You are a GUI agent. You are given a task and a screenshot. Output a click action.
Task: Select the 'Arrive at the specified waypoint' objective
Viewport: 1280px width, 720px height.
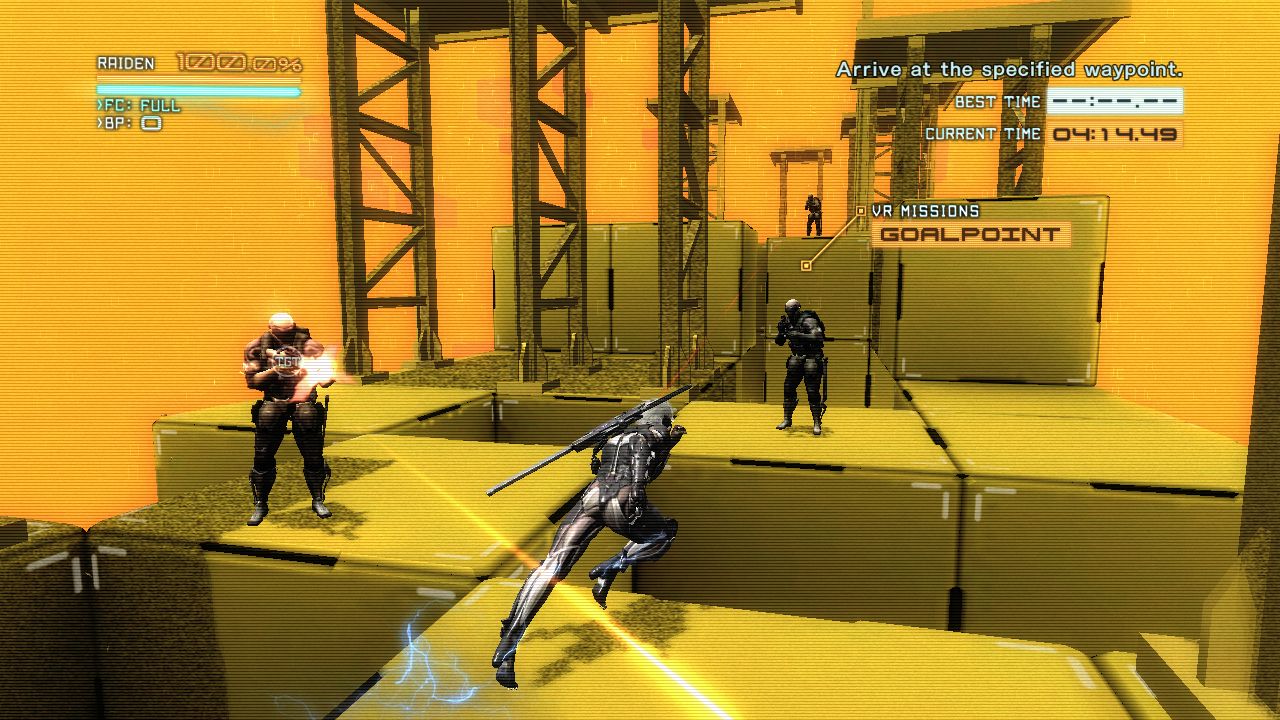point(1009,70)
